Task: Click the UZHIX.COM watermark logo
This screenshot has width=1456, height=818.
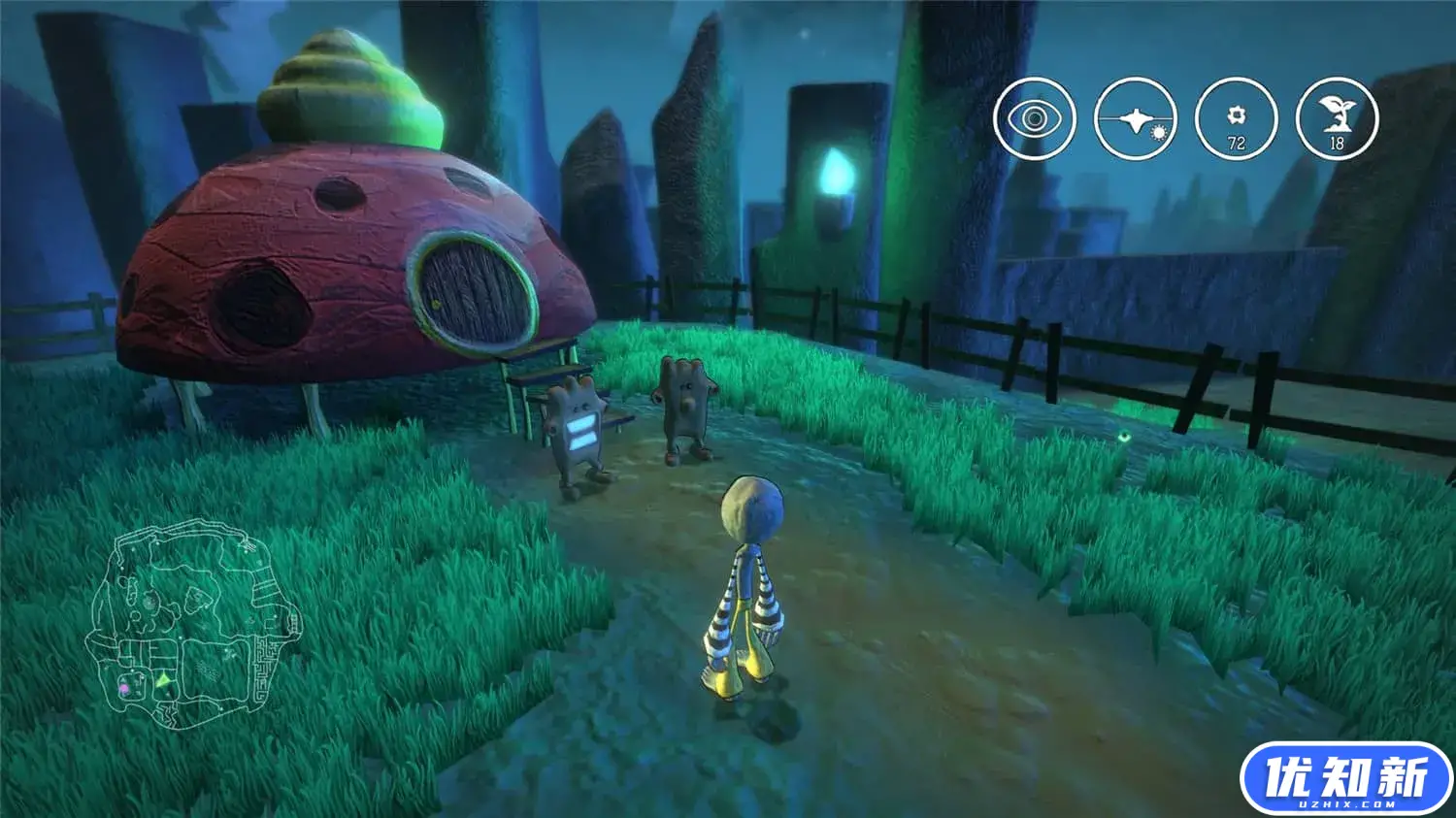Action: point(1346,778)
